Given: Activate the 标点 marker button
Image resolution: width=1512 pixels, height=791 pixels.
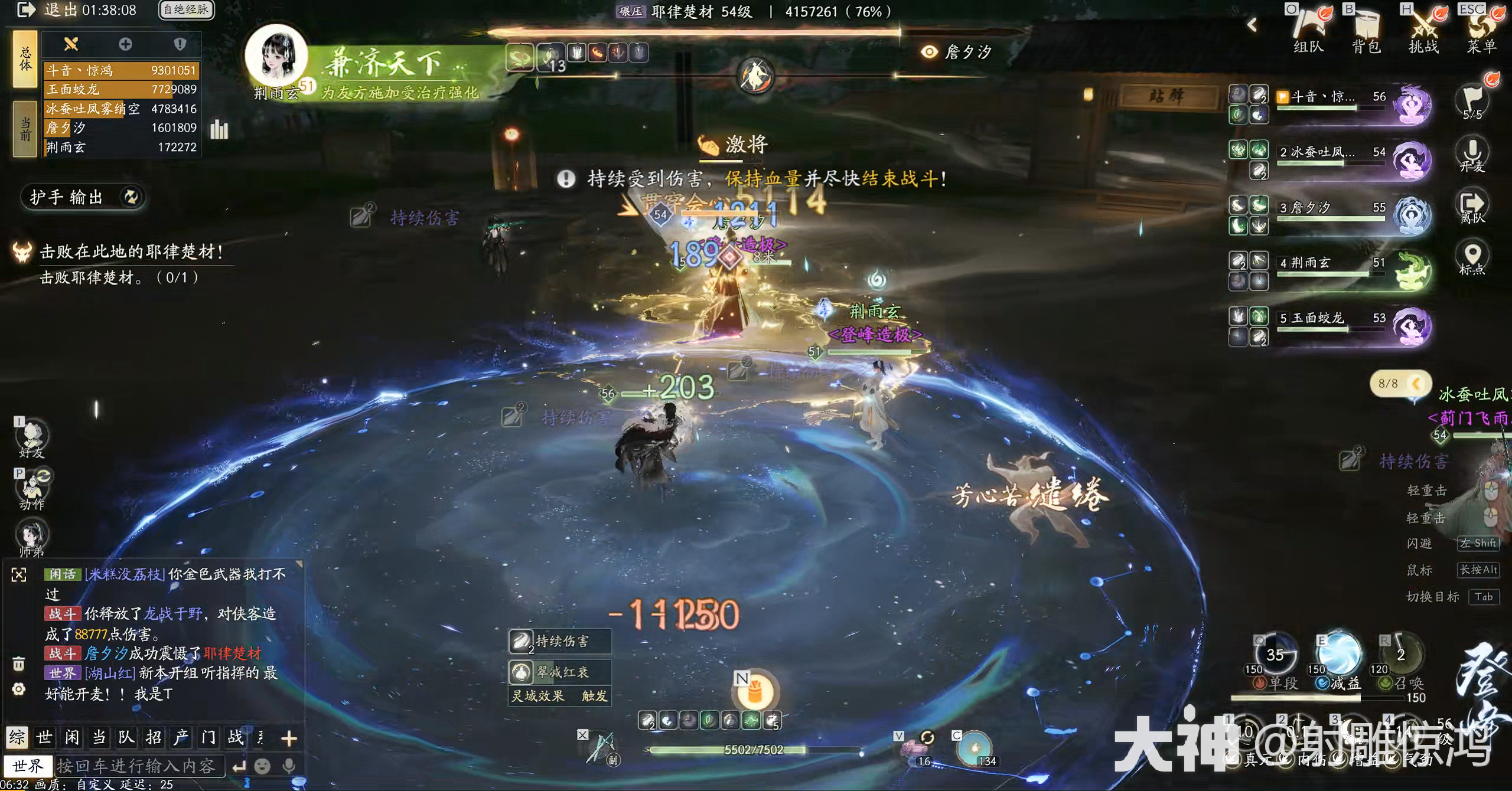Looking at the screenshot, I should [x=1472, y=257].
